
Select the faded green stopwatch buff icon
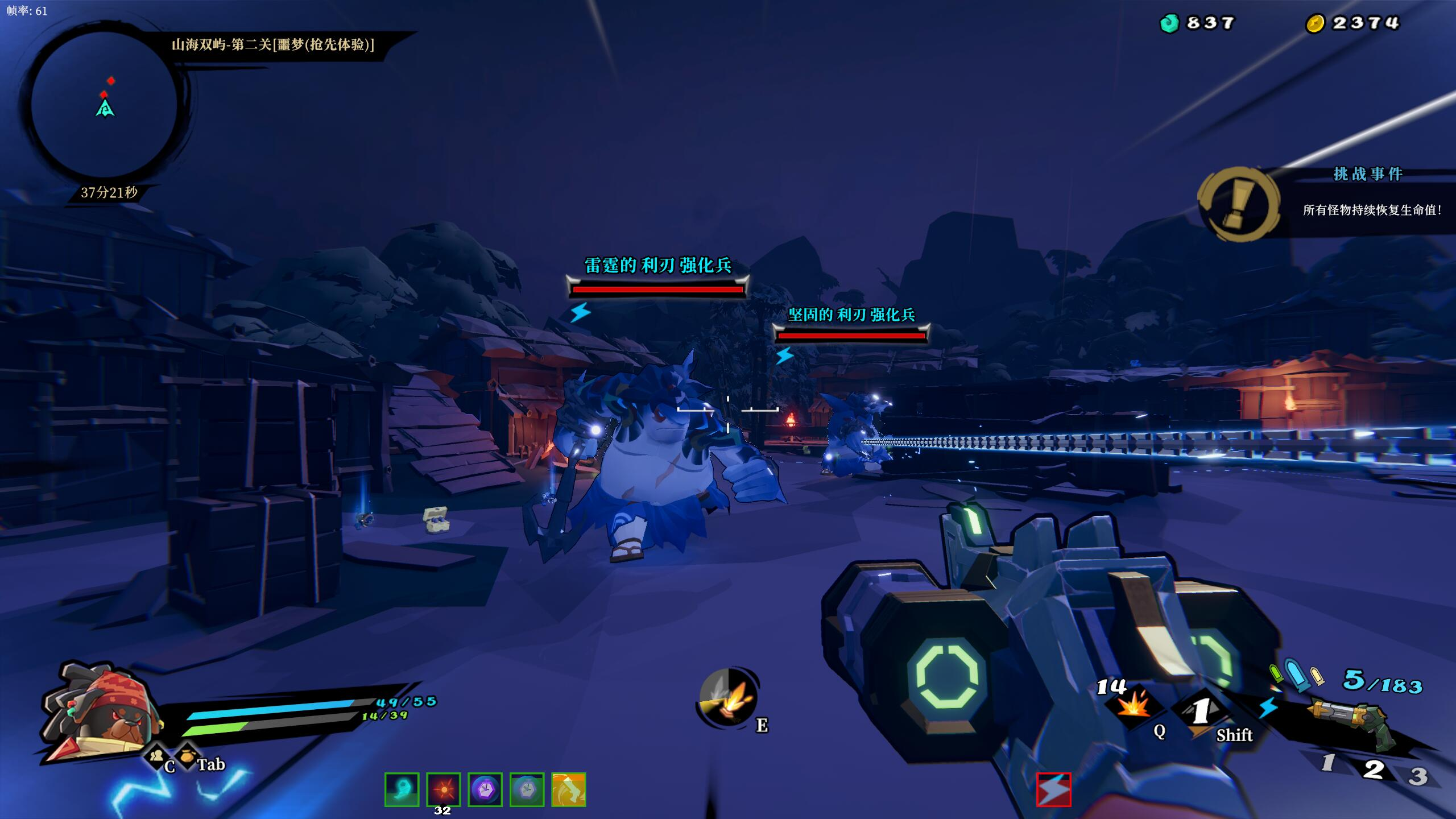(527, 789)
